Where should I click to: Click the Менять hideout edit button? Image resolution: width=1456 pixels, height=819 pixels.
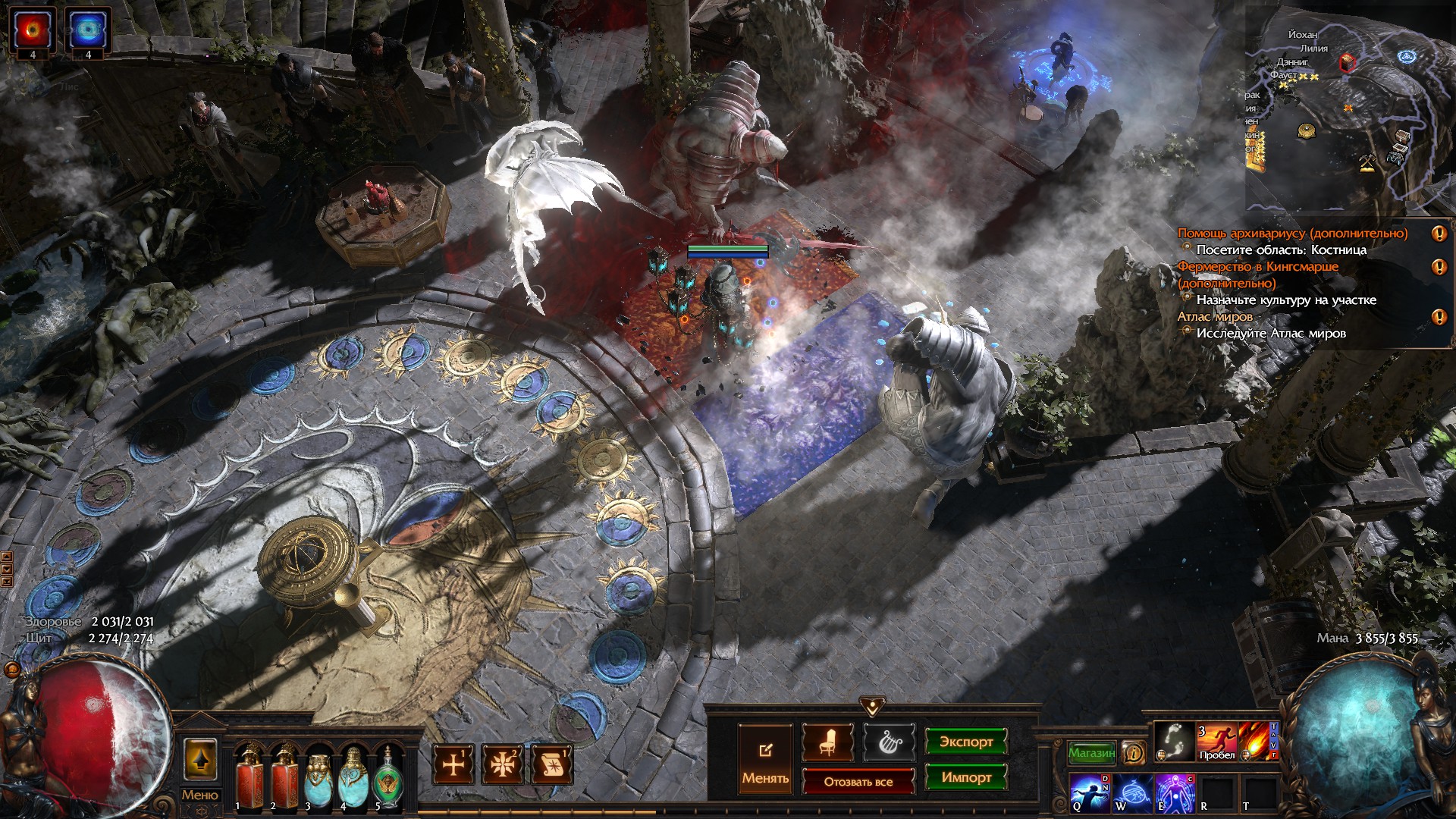[x=765, y=759]
